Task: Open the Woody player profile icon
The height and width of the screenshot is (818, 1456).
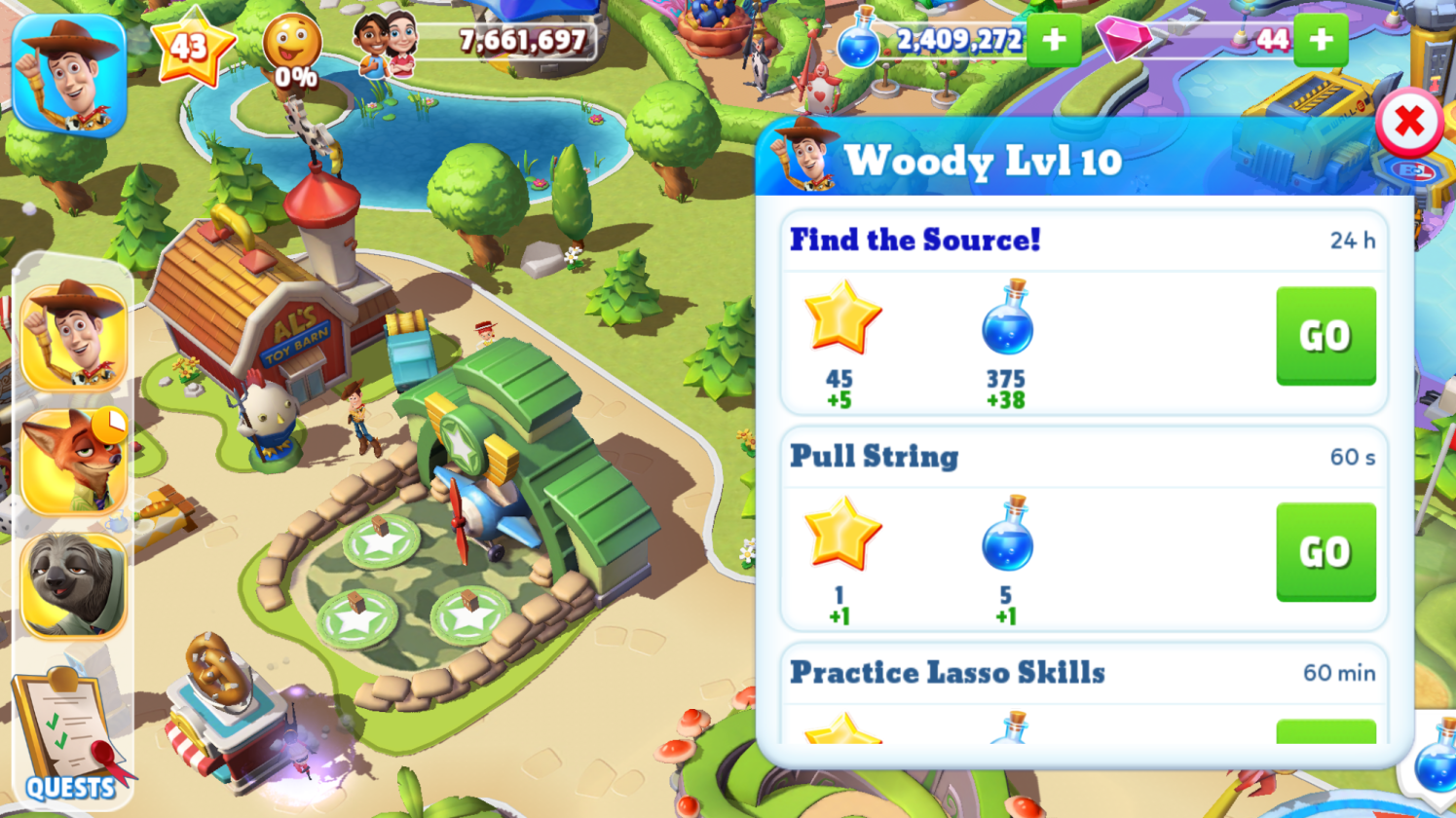Action: click(69, 74)
